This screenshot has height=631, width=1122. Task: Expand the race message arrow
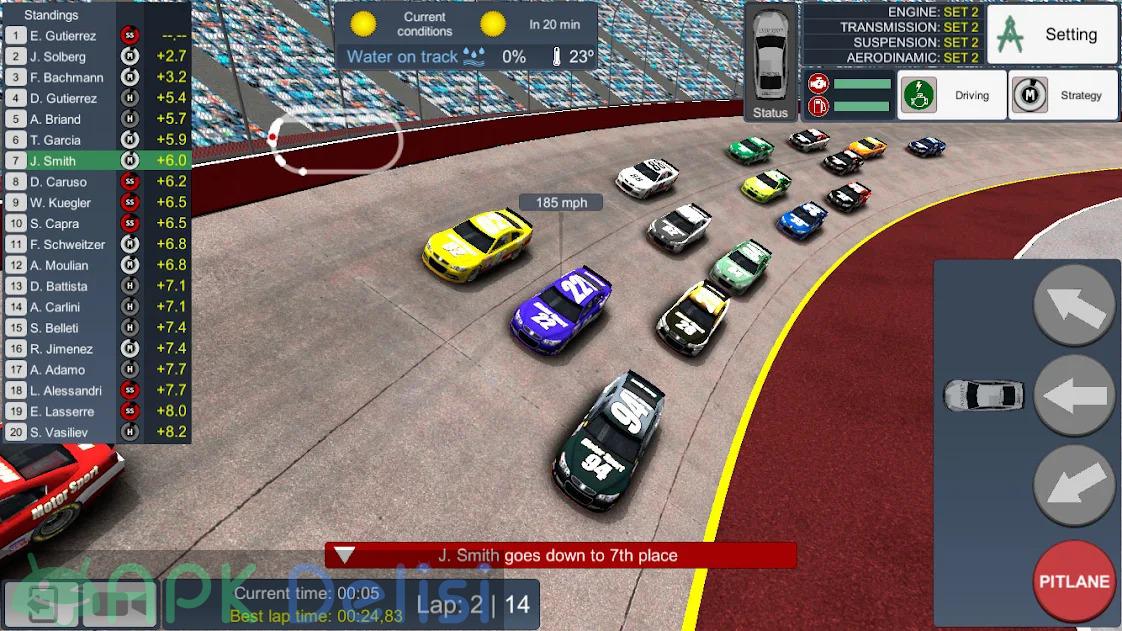[x=345, y=555]
